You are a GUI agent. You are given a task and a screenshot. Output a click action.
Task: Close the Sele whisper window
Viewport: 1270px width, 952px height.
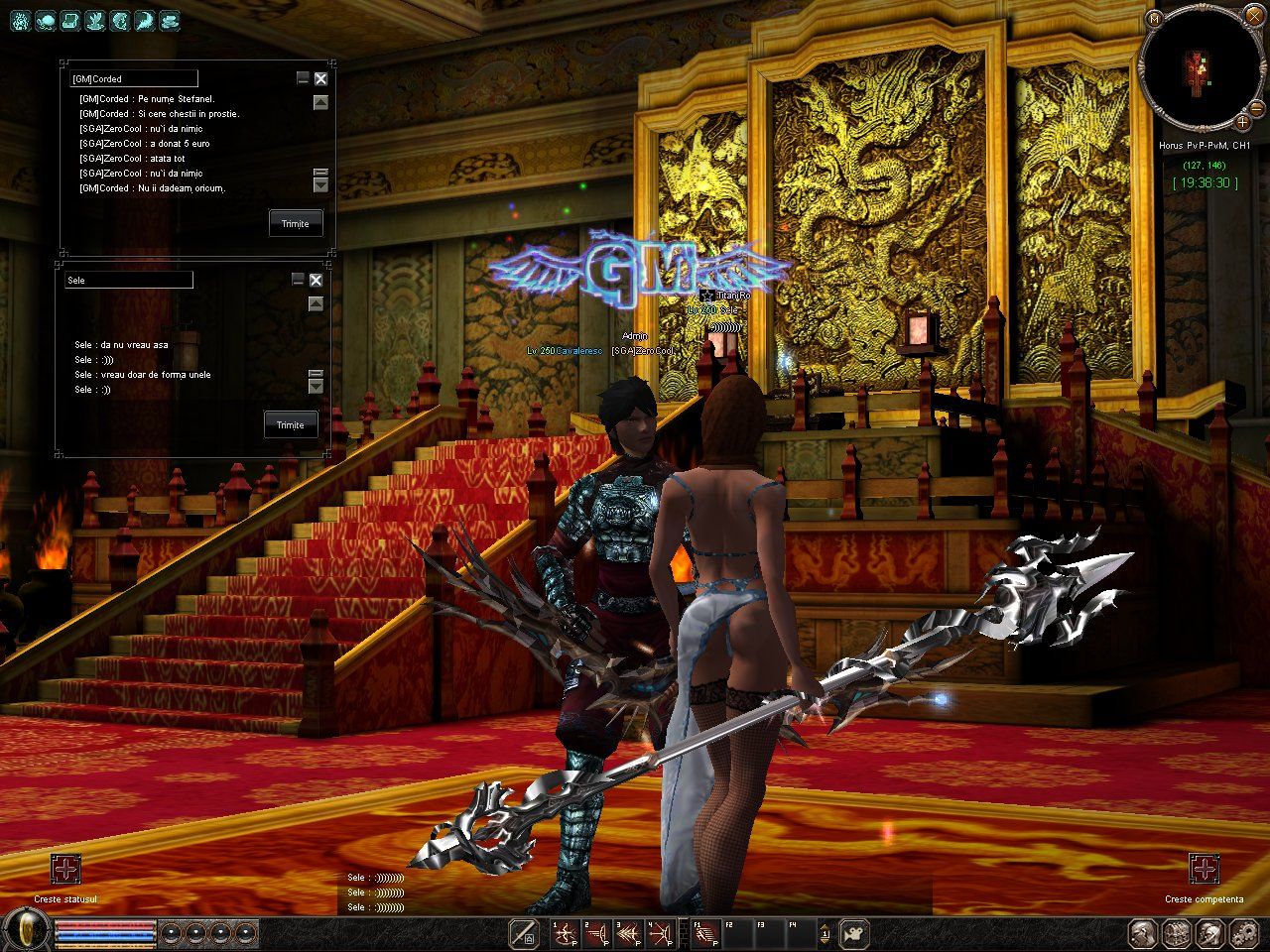pyautogui.click(x=316, y=280)
